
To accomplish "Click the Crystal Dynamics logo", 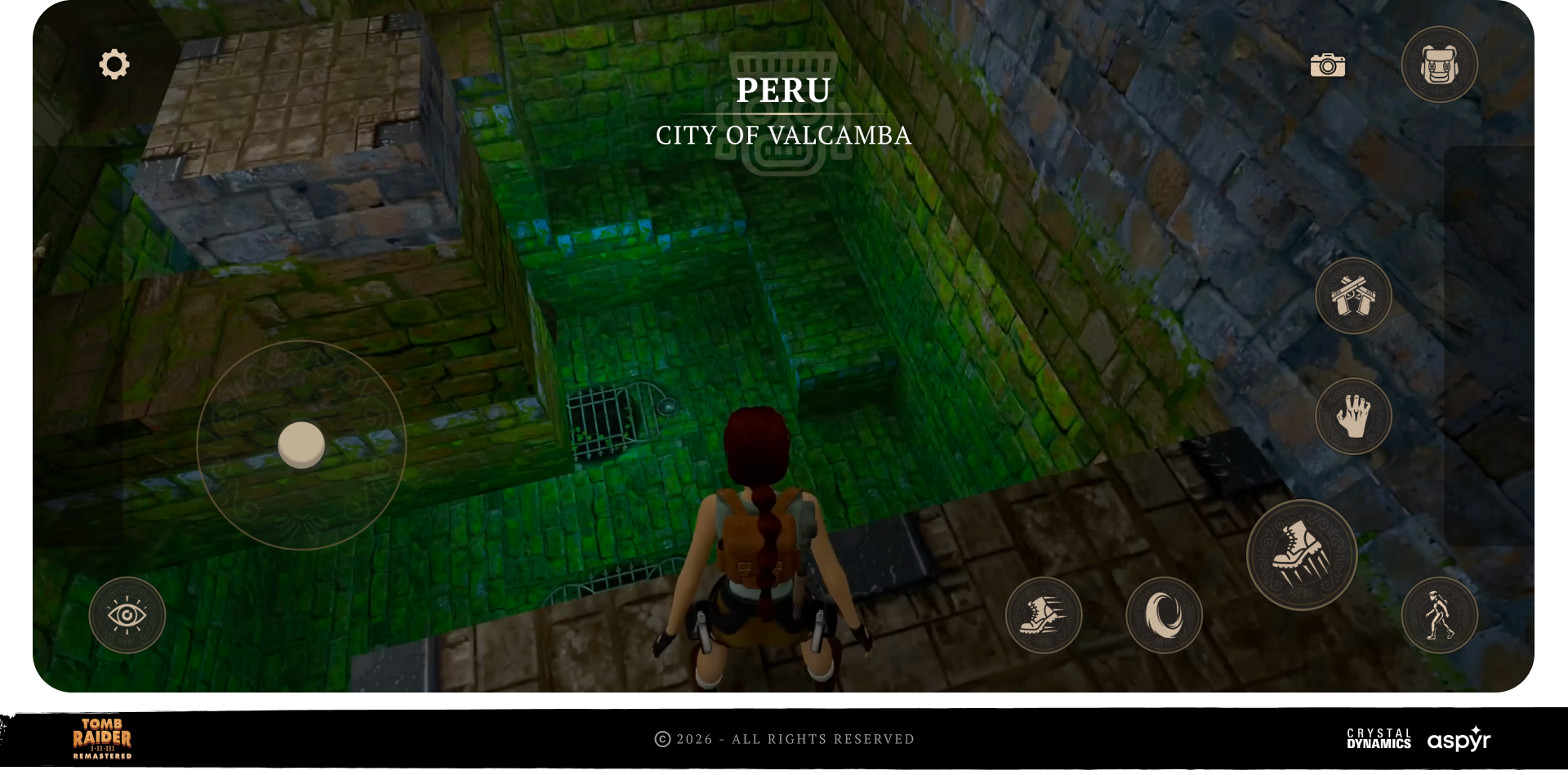I will 1379,738.
